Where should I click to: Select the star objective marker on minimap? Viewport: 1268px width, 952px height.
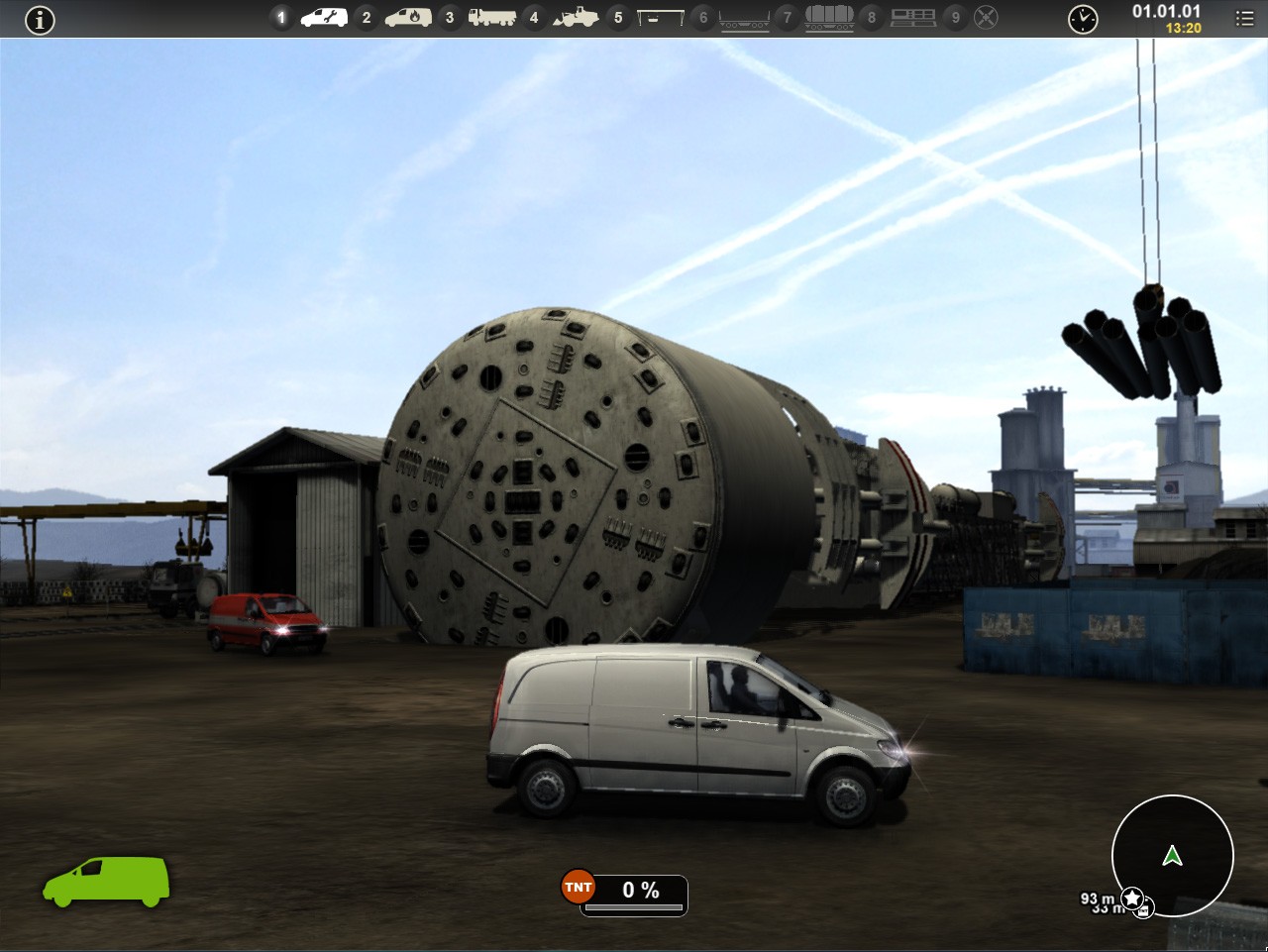pyautogui.click(x=1132, y=899)
